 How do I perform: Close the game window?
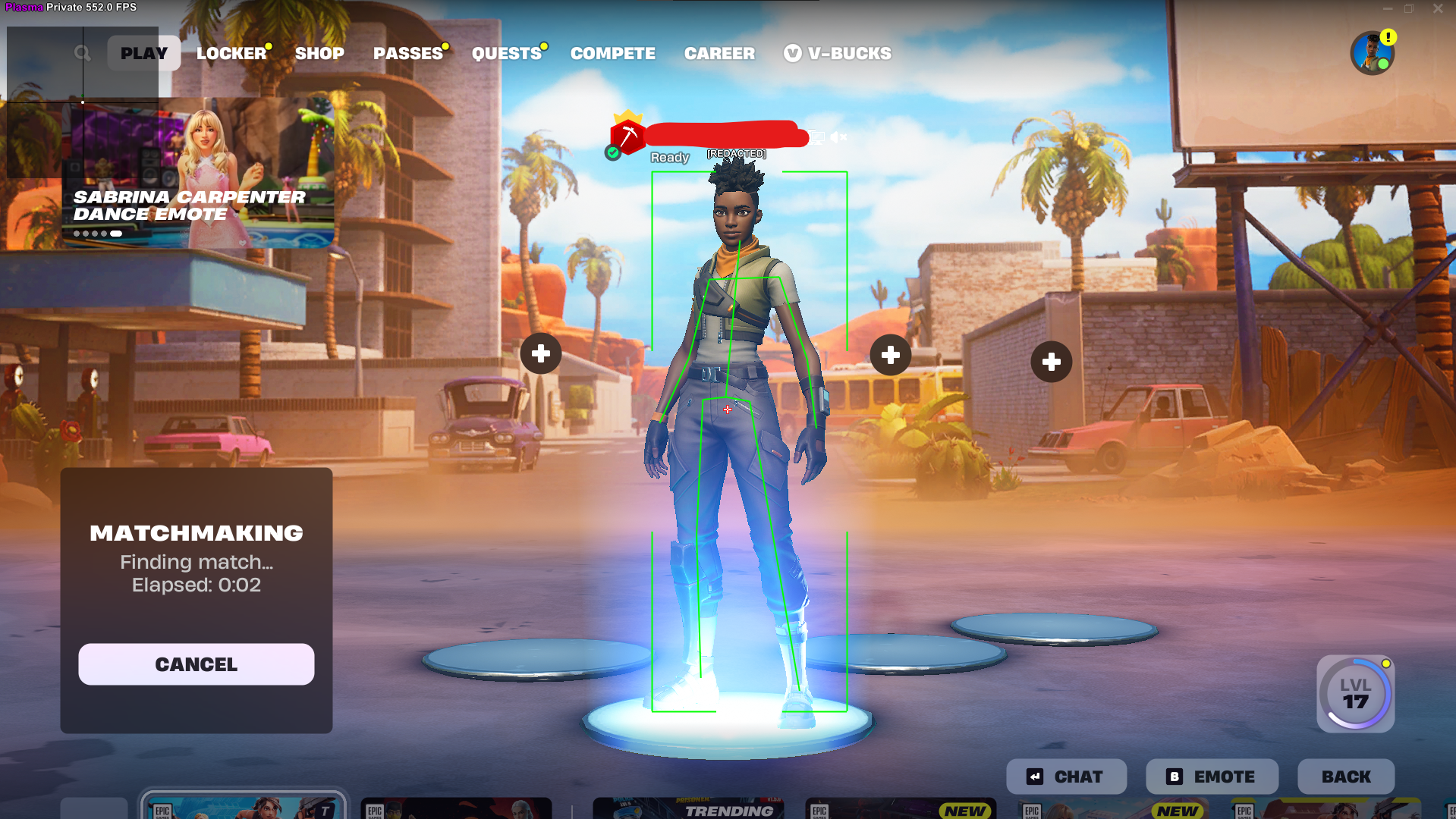click(x=1438, y=8)
